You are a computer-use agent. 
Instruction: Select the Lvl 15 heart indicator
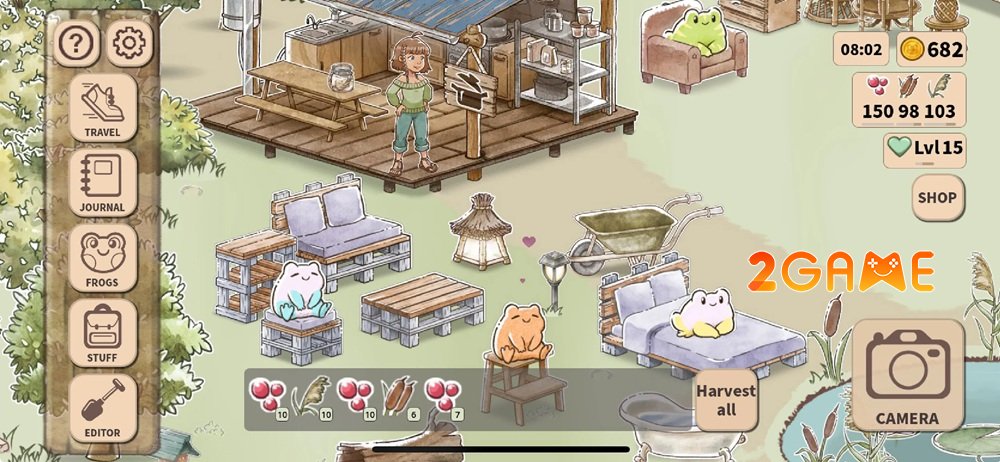tap(925, 148)
